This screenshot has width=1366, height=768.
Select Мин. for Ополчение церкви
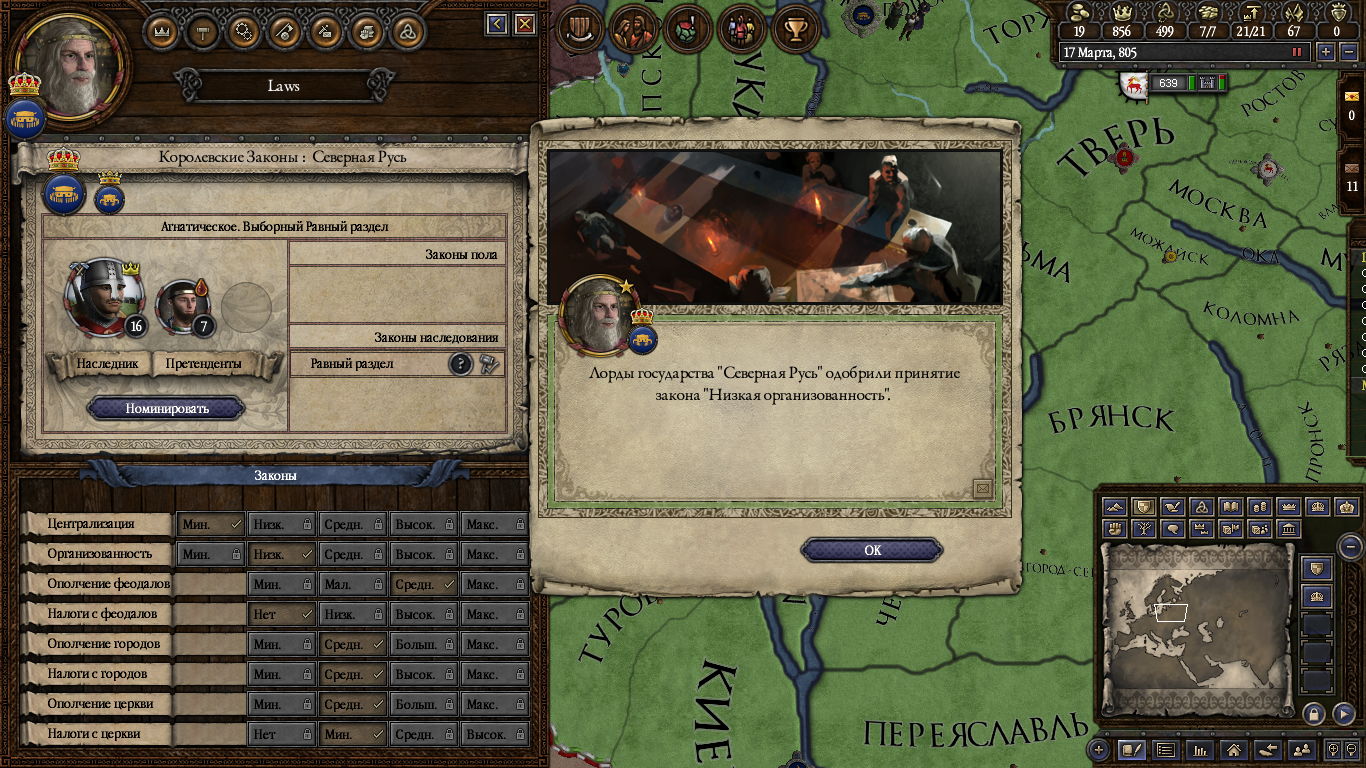(281, 704)
